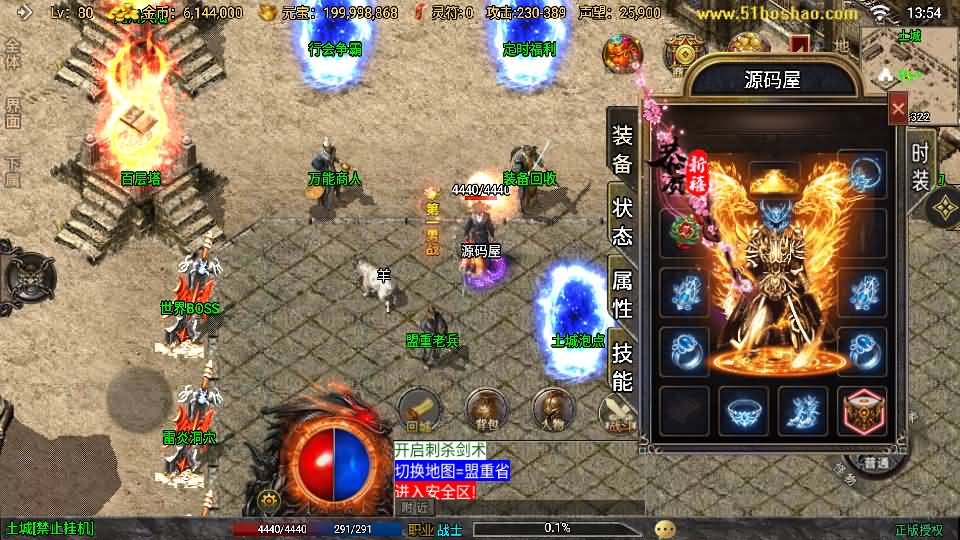Viewport: 960px width, 540px height.
Task: Open the 状态 status tab
Action: coord(622,222)
